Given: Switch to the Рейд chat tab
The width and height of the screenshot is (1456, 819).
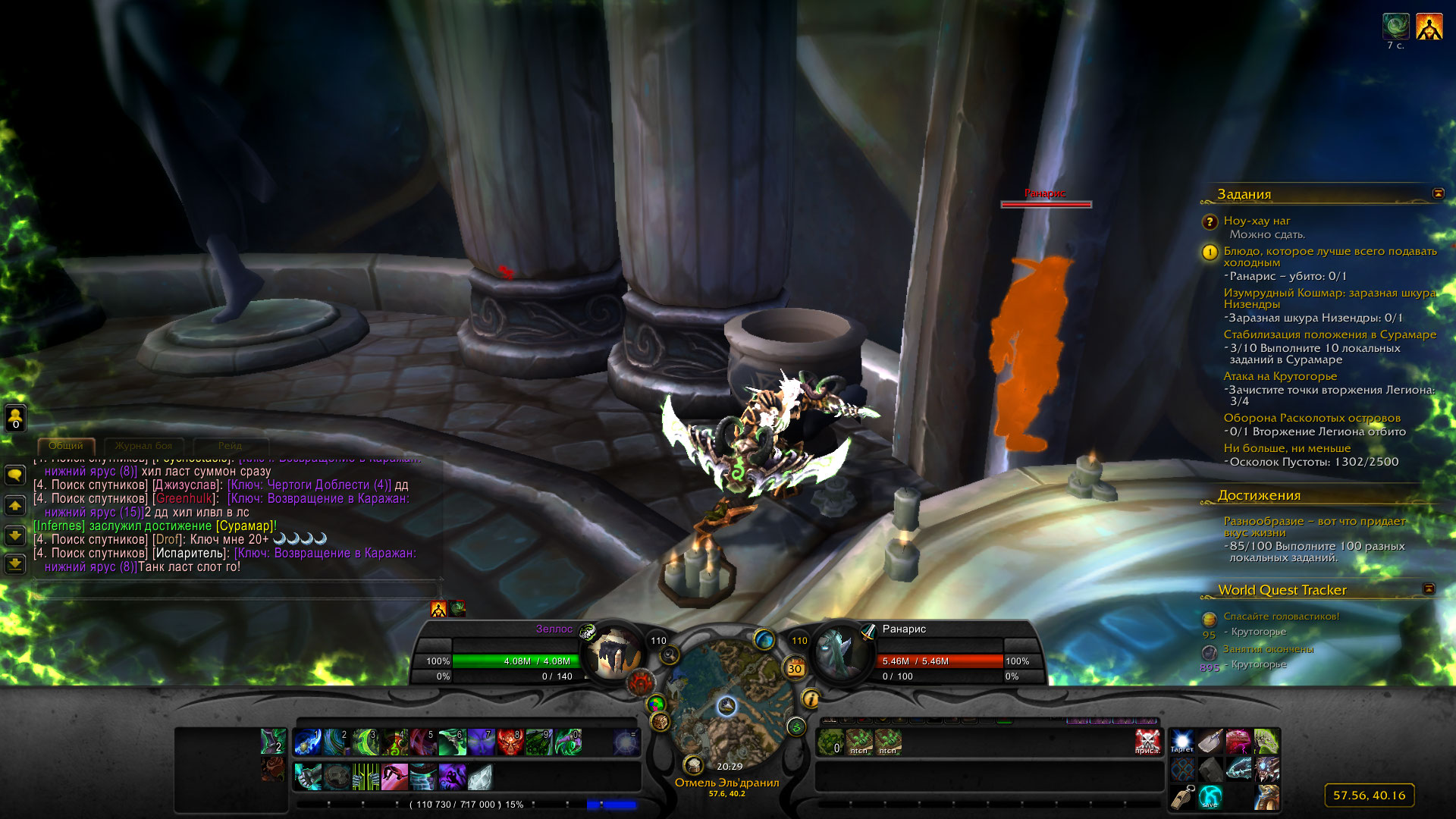Looking at the screenshot, I should [x=230, y=446].
